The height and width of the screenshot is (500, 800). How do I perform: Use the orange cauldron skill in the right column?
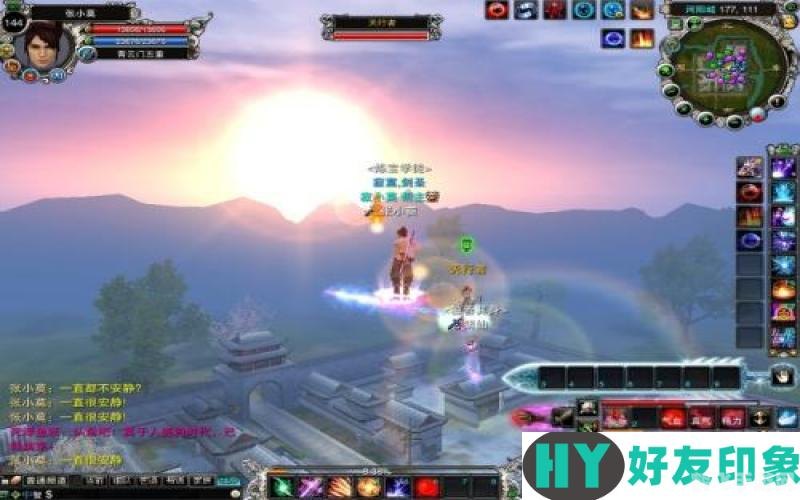[783, 289]
